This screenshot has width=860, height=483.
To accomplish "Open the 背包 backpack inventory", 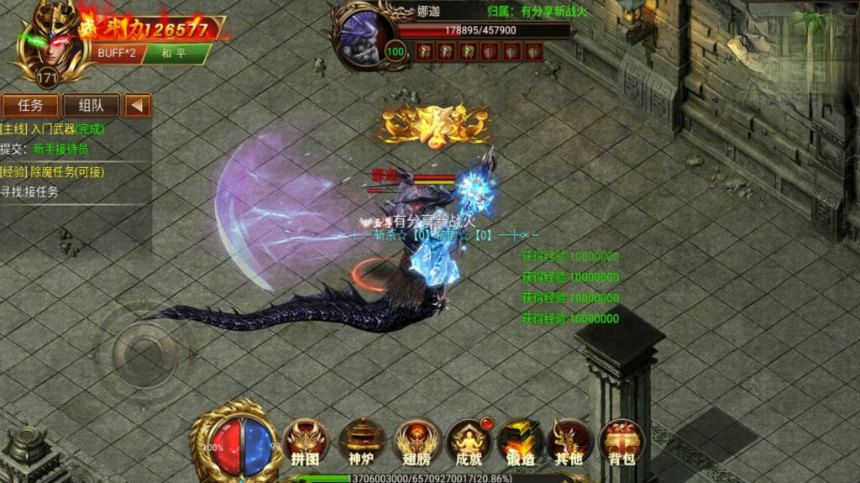I will [621, 442].
